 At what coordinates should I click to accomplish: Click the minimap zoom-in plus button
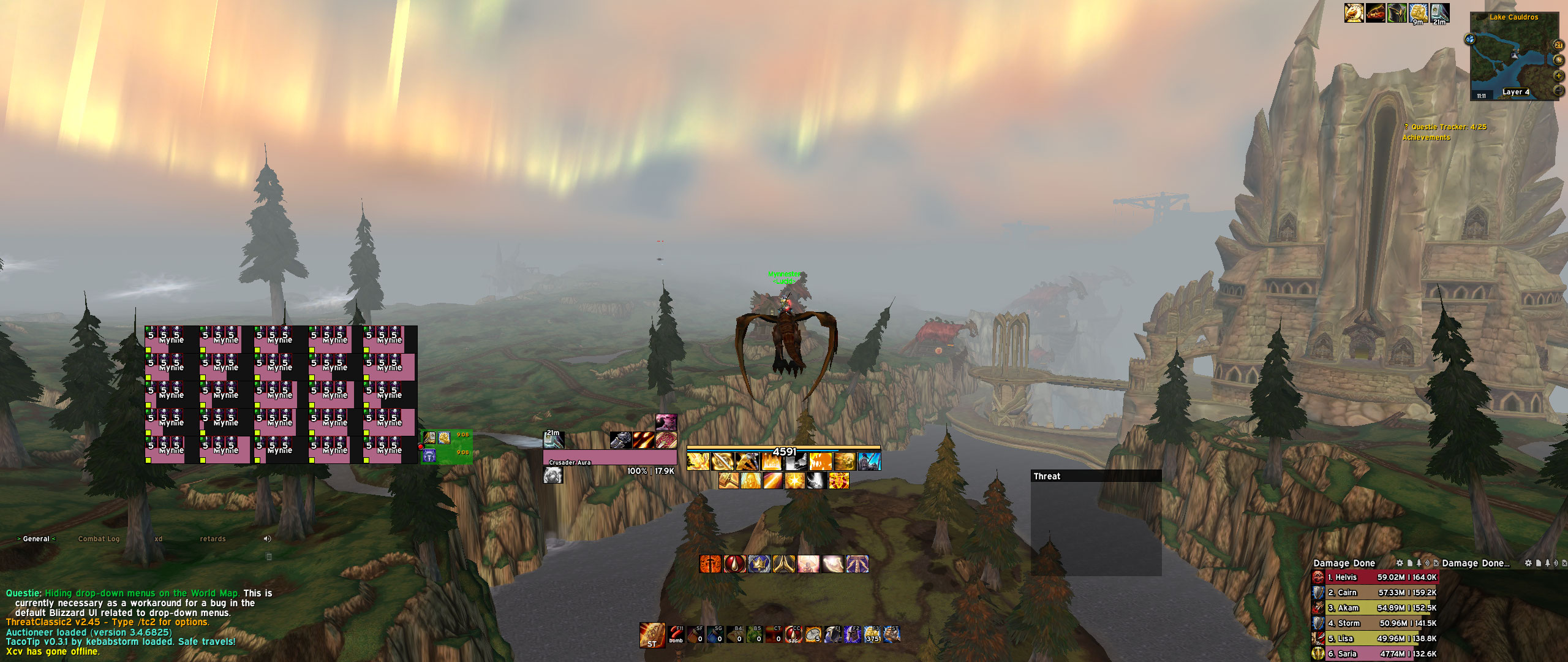[1558, 76]
